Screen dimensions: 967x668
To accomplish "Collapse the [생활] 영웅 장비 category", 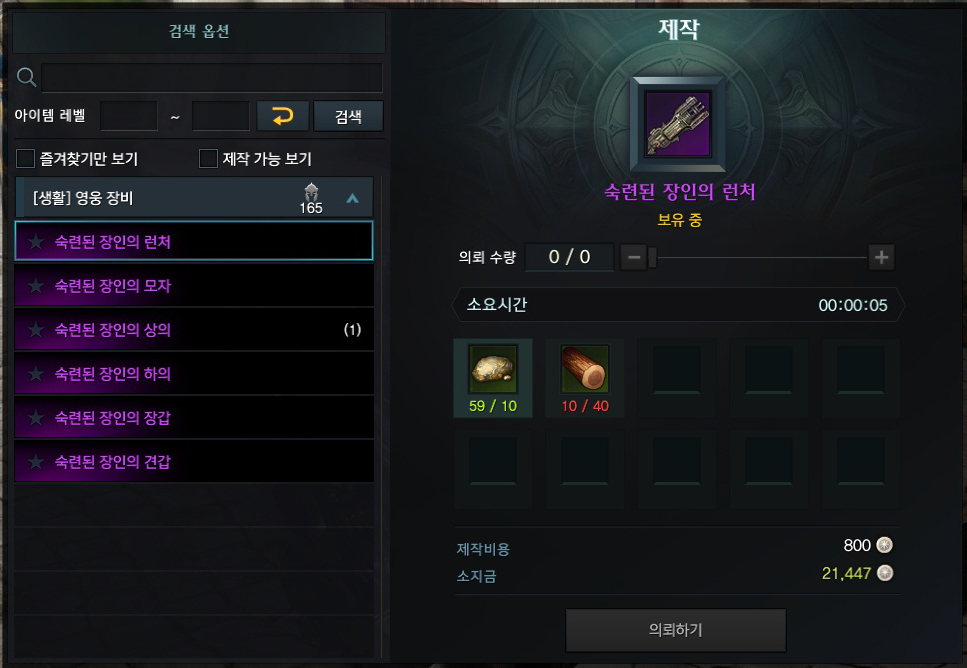I will coord(352,198).
